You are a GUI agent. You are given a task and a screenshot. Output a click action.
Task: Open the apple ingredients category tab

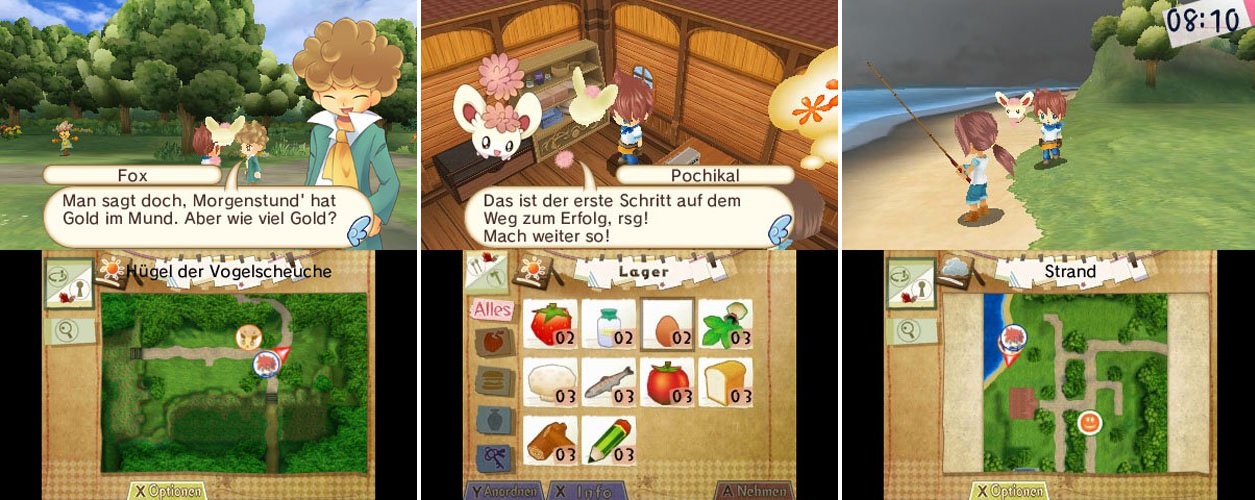click(x=494, y=343)
